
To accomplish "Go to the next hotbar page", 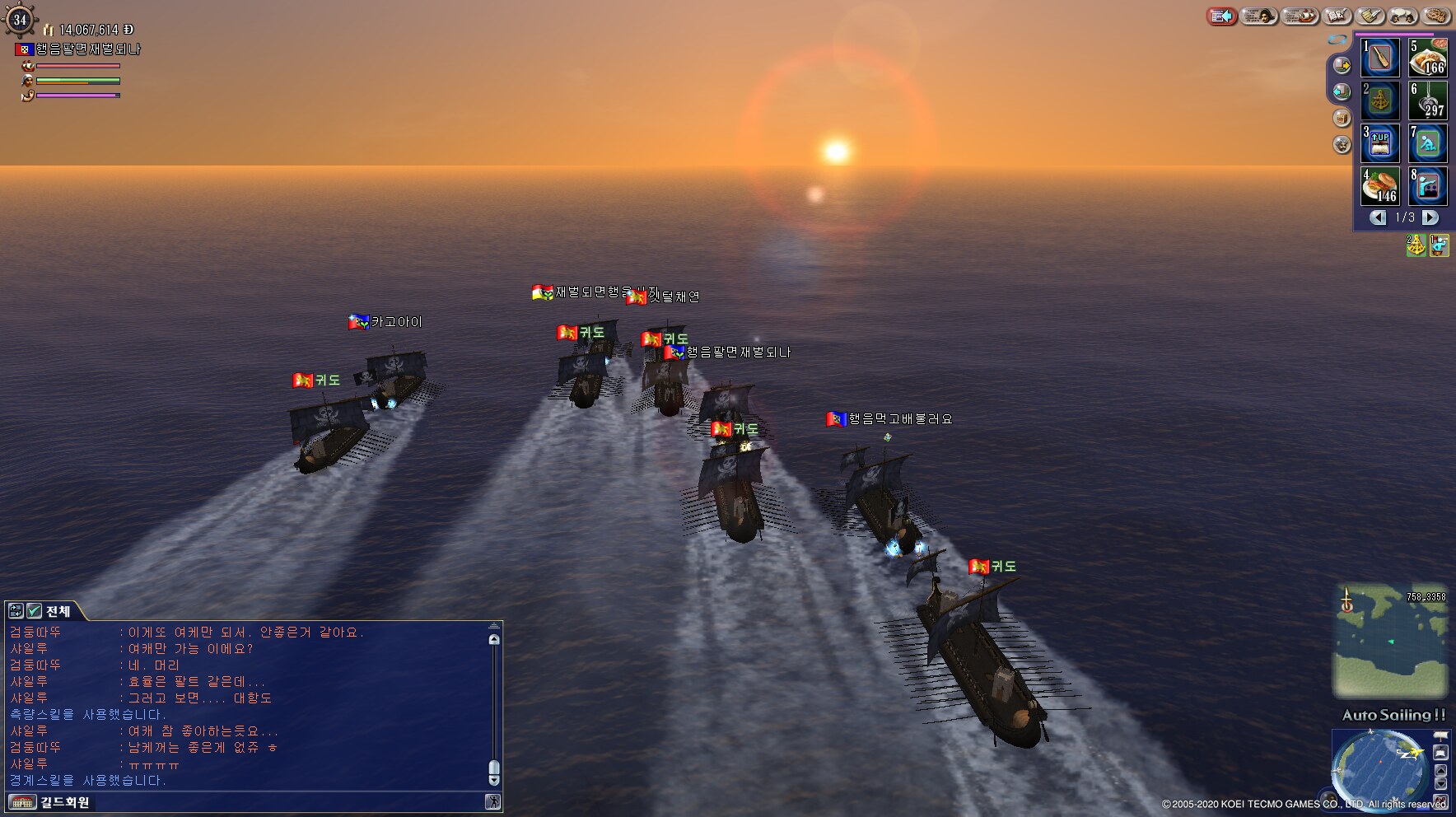I will [x=1430, y=217].
